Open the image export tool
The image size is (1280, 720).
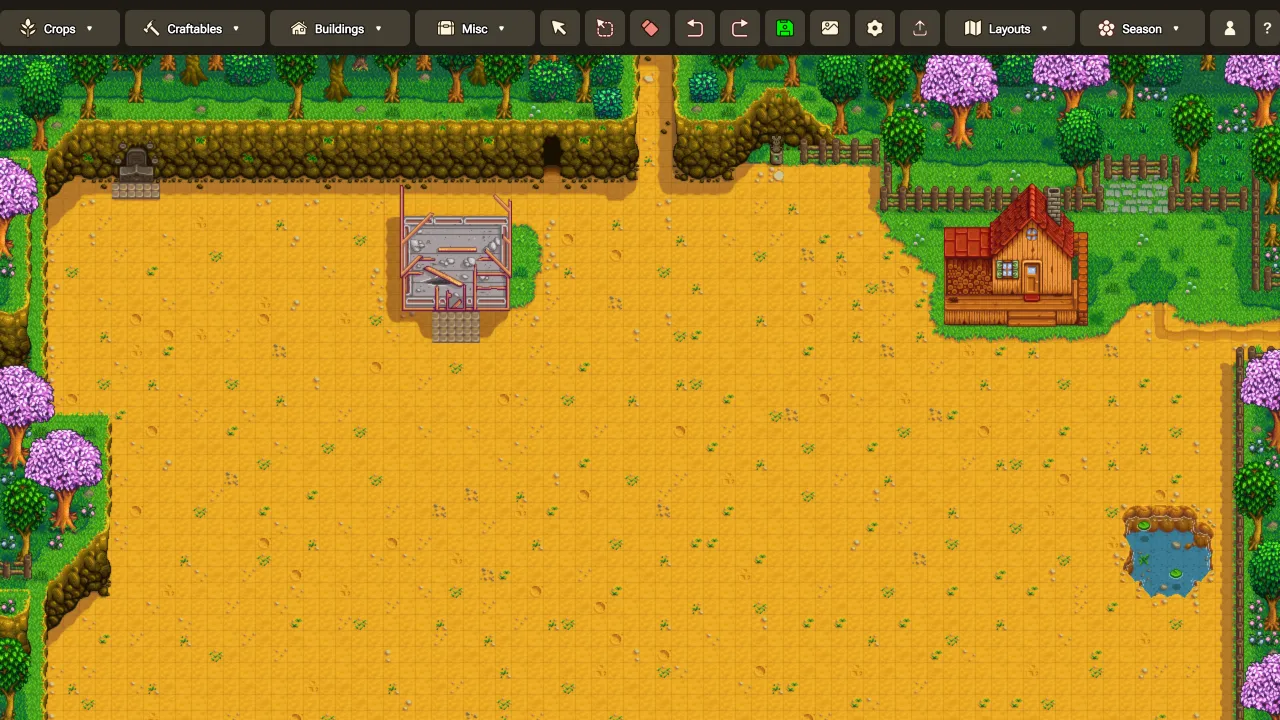pyautogui.click(x=829, y=28)
